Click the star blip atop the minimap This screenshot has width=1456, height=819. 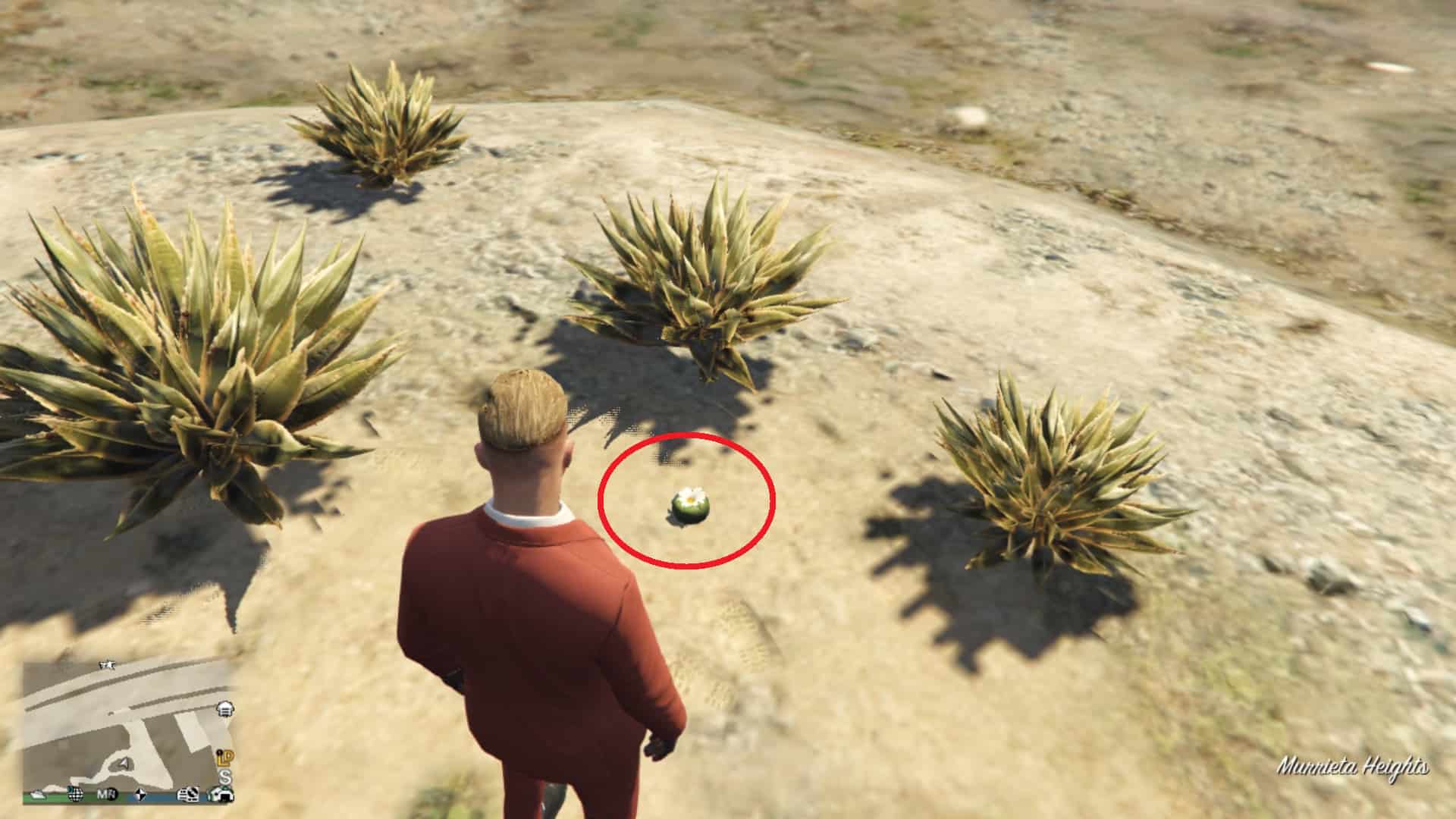click(x=108, y=664)
